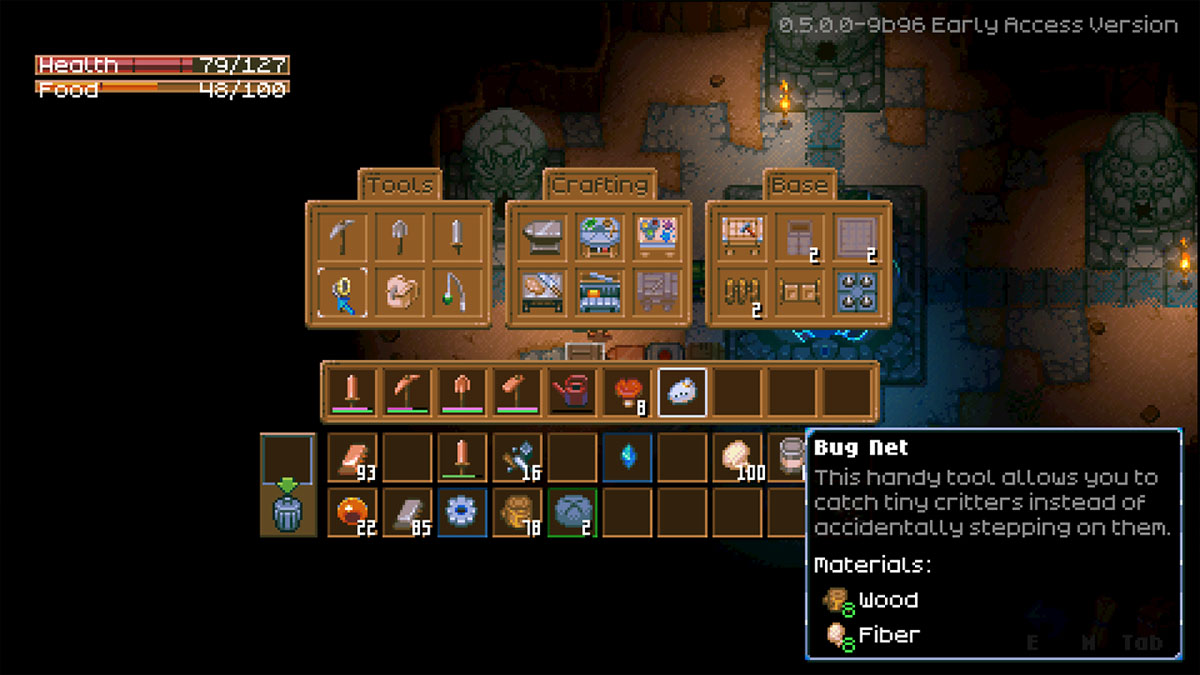Click the blue crystal inventory slot
The width and height of the screenshot is (1200, 675).
tap(628, 458)
